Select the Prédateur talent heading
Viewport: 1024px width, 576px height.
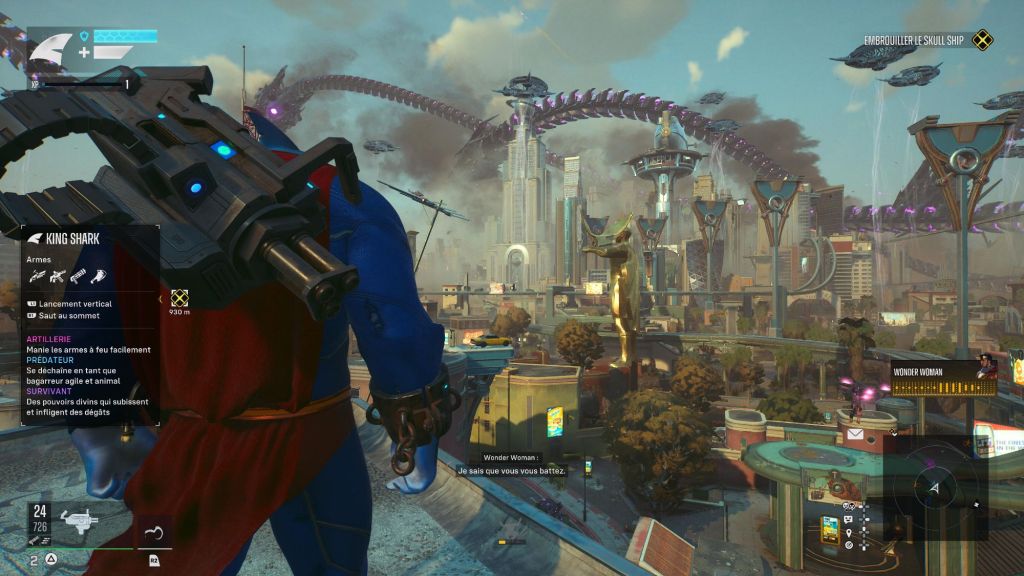tap(49, 360)
